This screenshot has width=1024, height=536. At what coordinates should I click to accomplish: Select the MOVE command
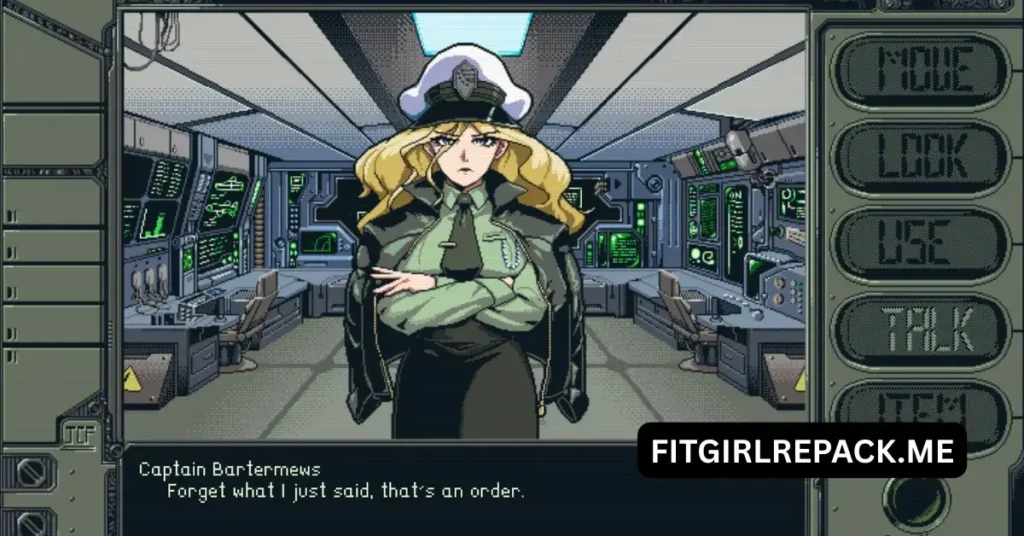tap(924, 70)
